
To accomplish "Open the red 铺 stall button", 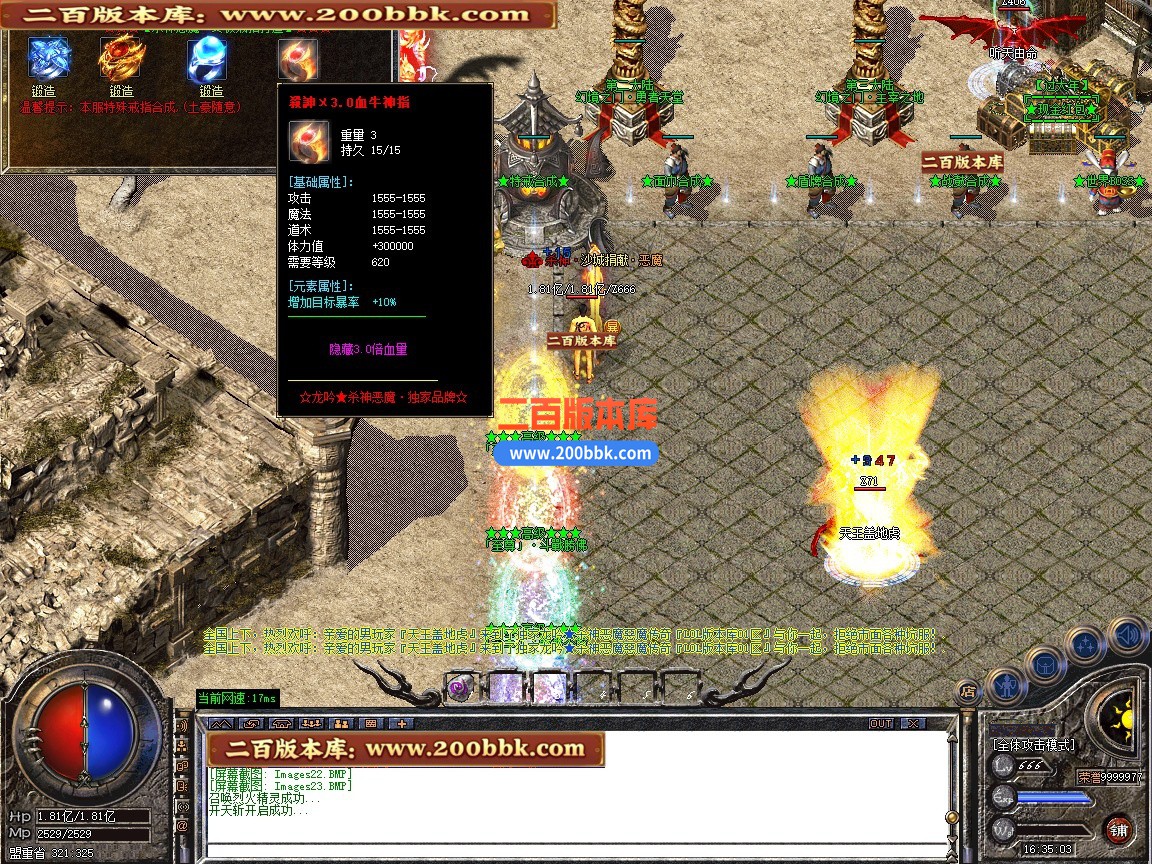I will tap(1118, 829).
